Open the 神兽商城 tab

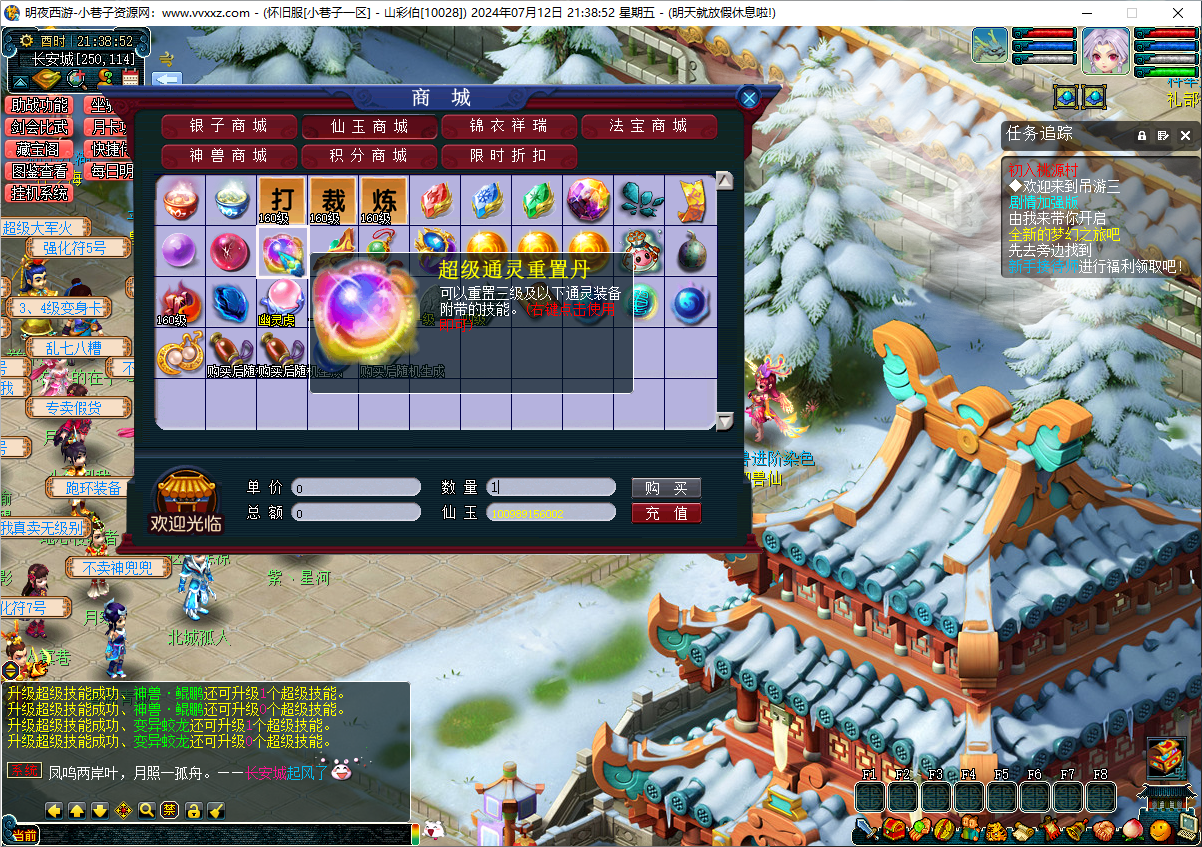coord(229,156)
